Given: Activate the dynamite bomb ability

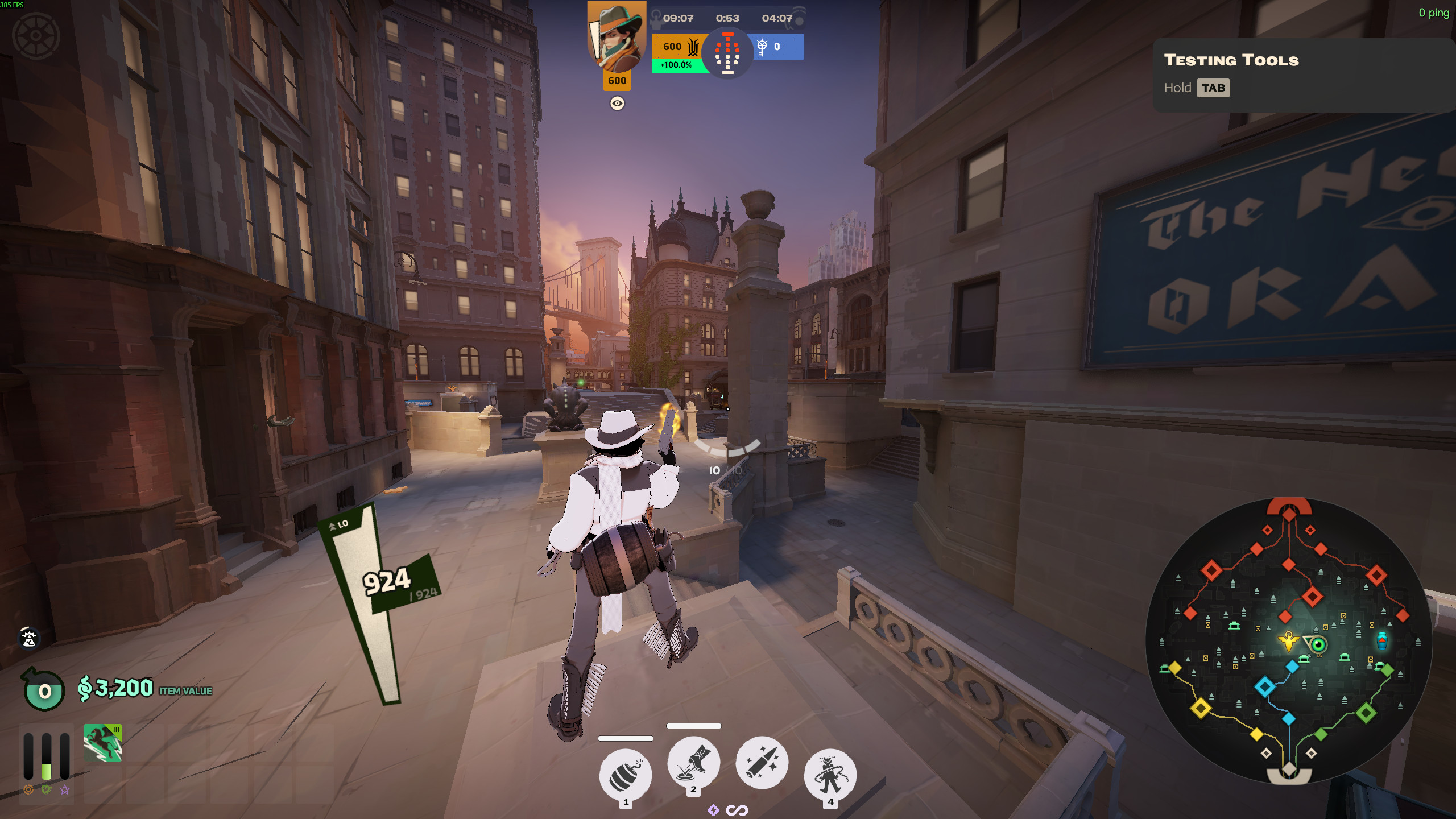Looking at the screenshot, I should point(625,774).
